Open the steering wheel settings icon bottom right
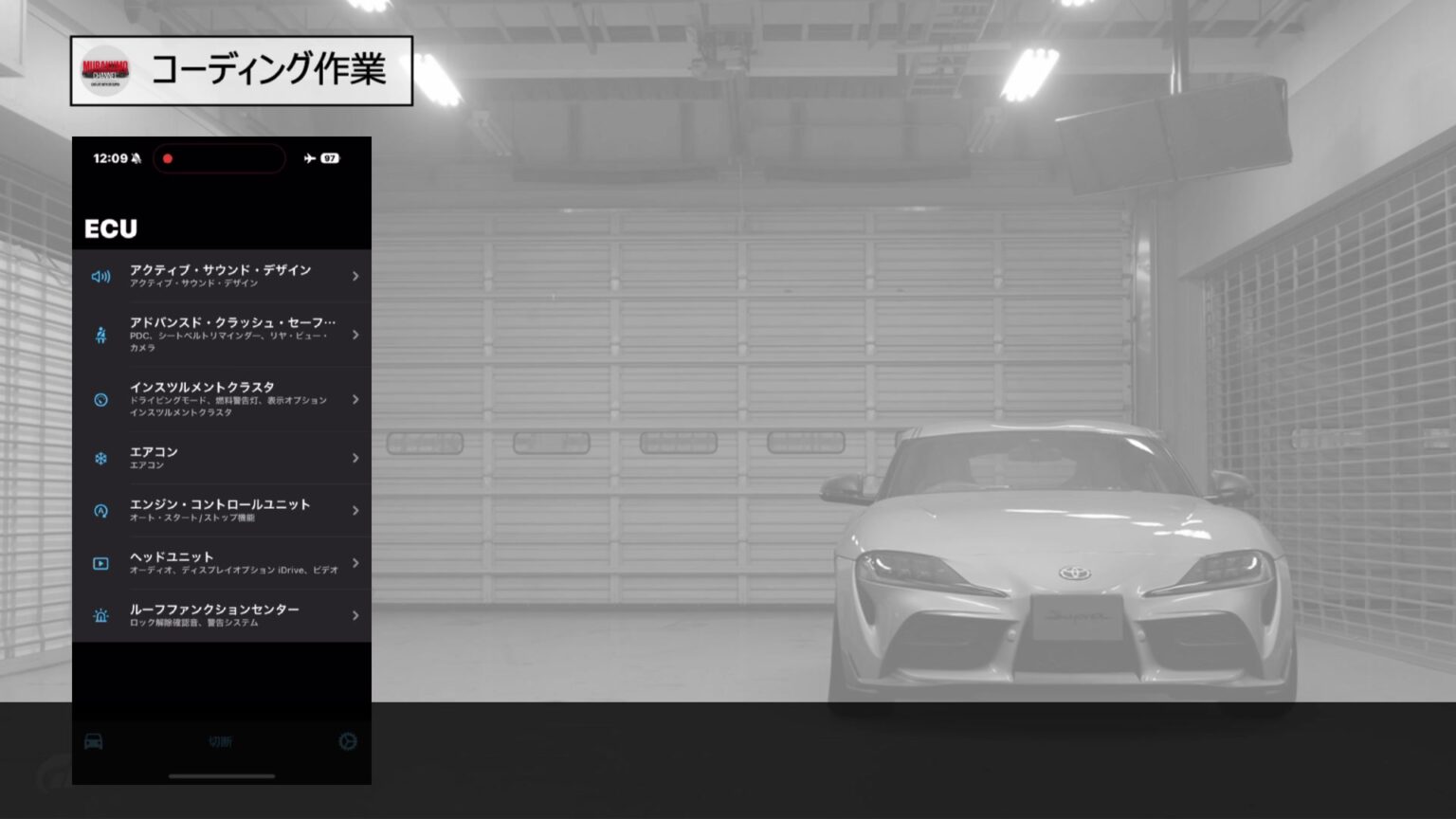Viewport: 1456px width, 819px height. pyautogui.click(x=349, y=742)
